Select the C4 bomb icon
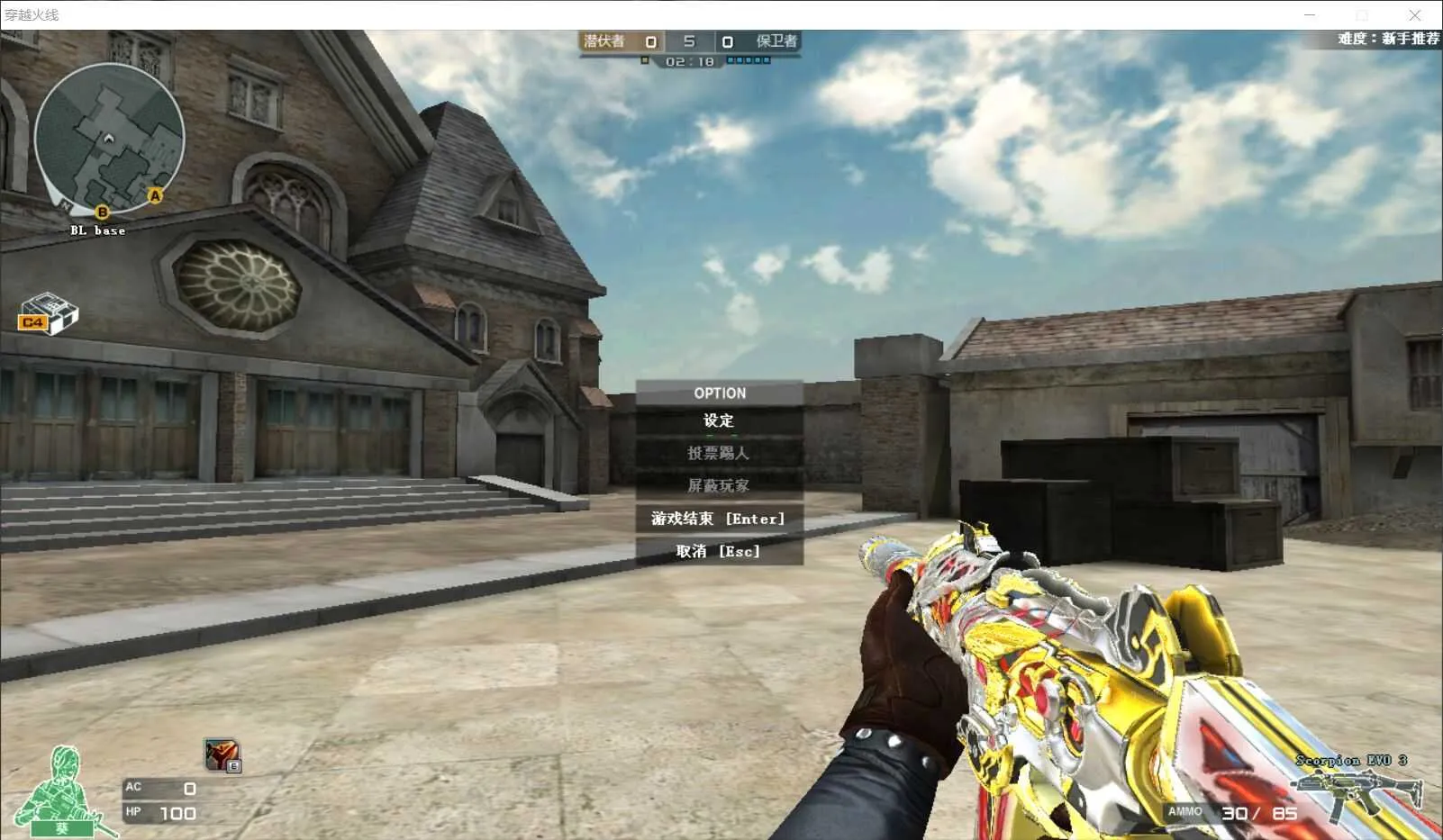The height and width of the screenshot is (840, 1443). (48, 314)
